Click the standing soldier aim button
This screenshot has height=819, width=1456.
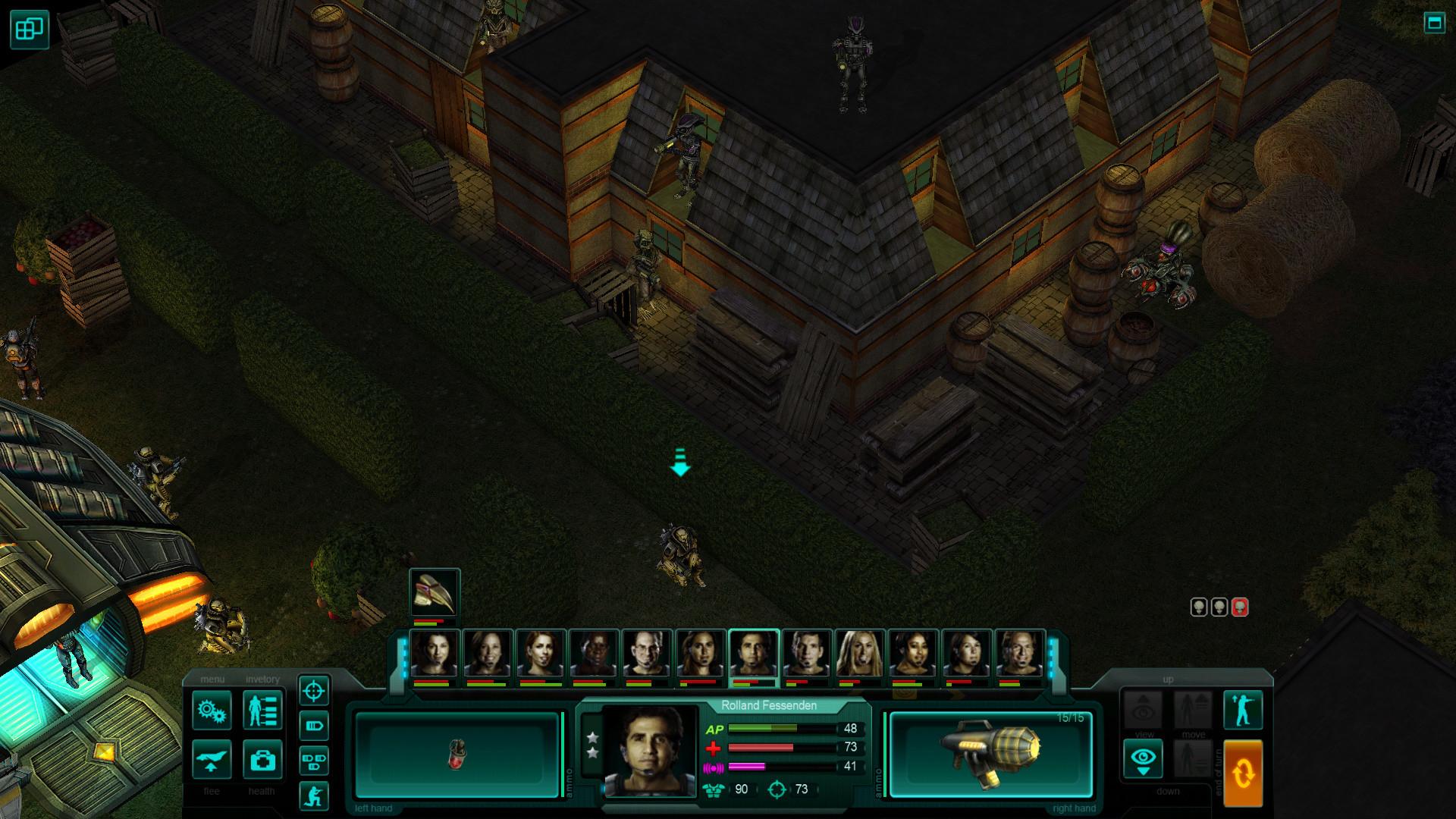click(x=1243, y=710)
